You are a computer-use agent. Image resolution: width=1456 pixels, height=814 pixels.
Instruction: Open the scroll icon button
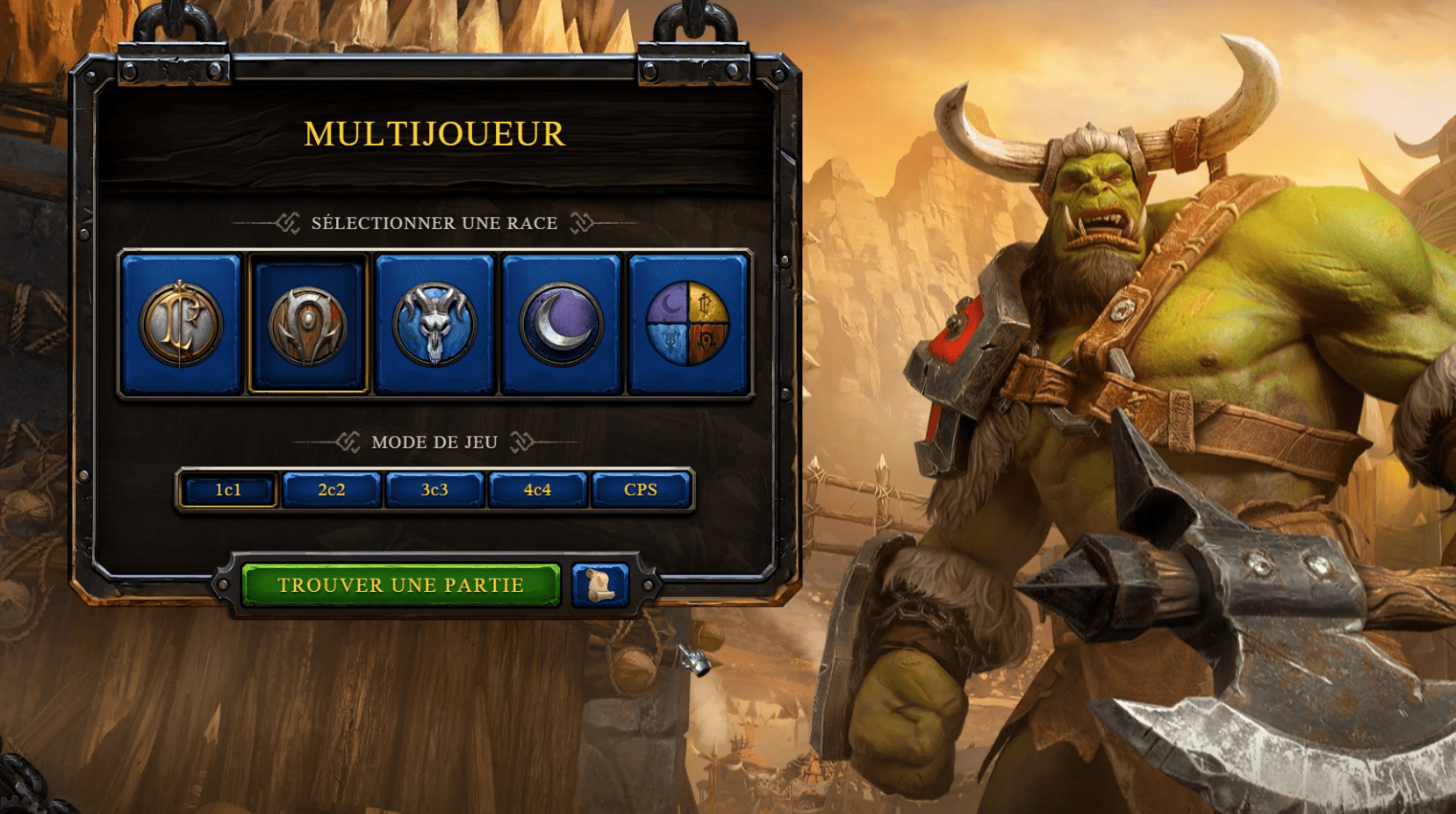click(600, 585)
